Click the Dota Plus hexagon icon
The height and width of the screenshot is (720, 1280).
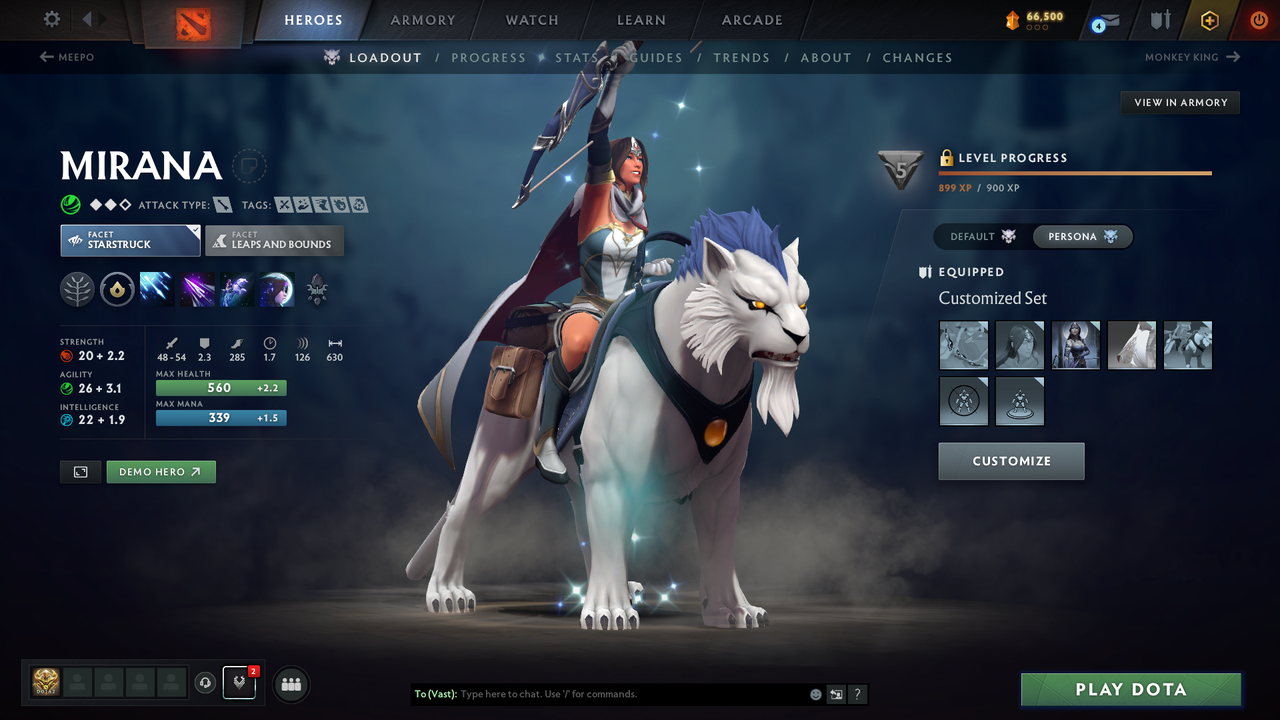click(1209, 20)
